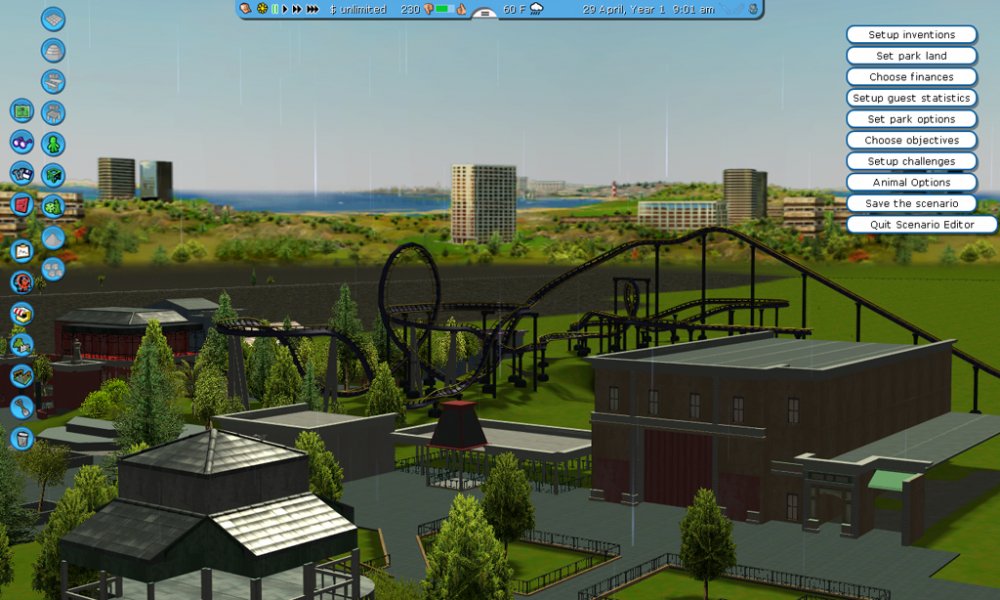Click the weather rain cloud icon
This screenshot has height=600, width=1000.
tap(537, 9)
